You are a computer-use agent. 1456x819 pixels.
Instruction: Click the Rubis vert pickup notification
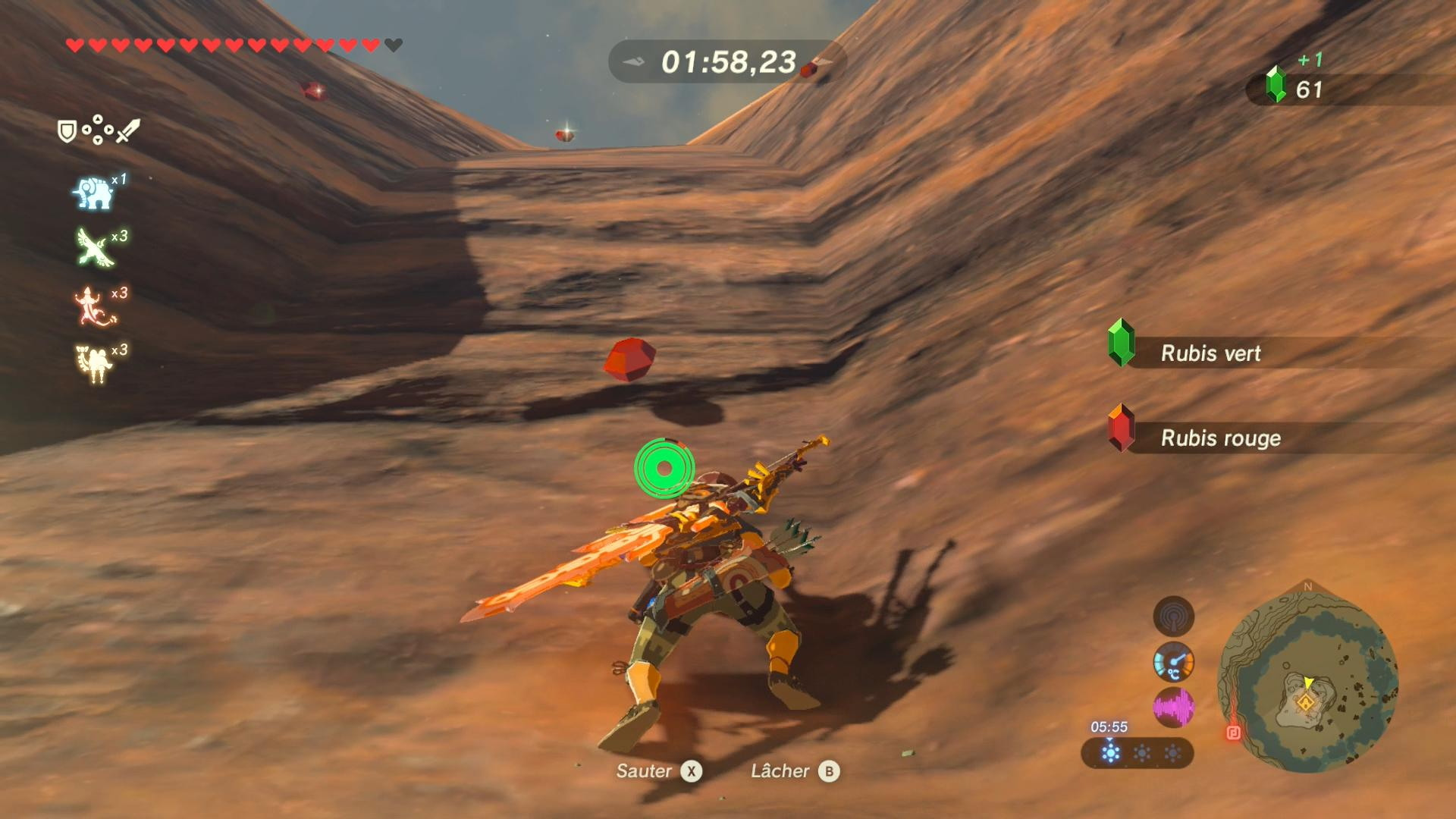(x=1210, y=353)
